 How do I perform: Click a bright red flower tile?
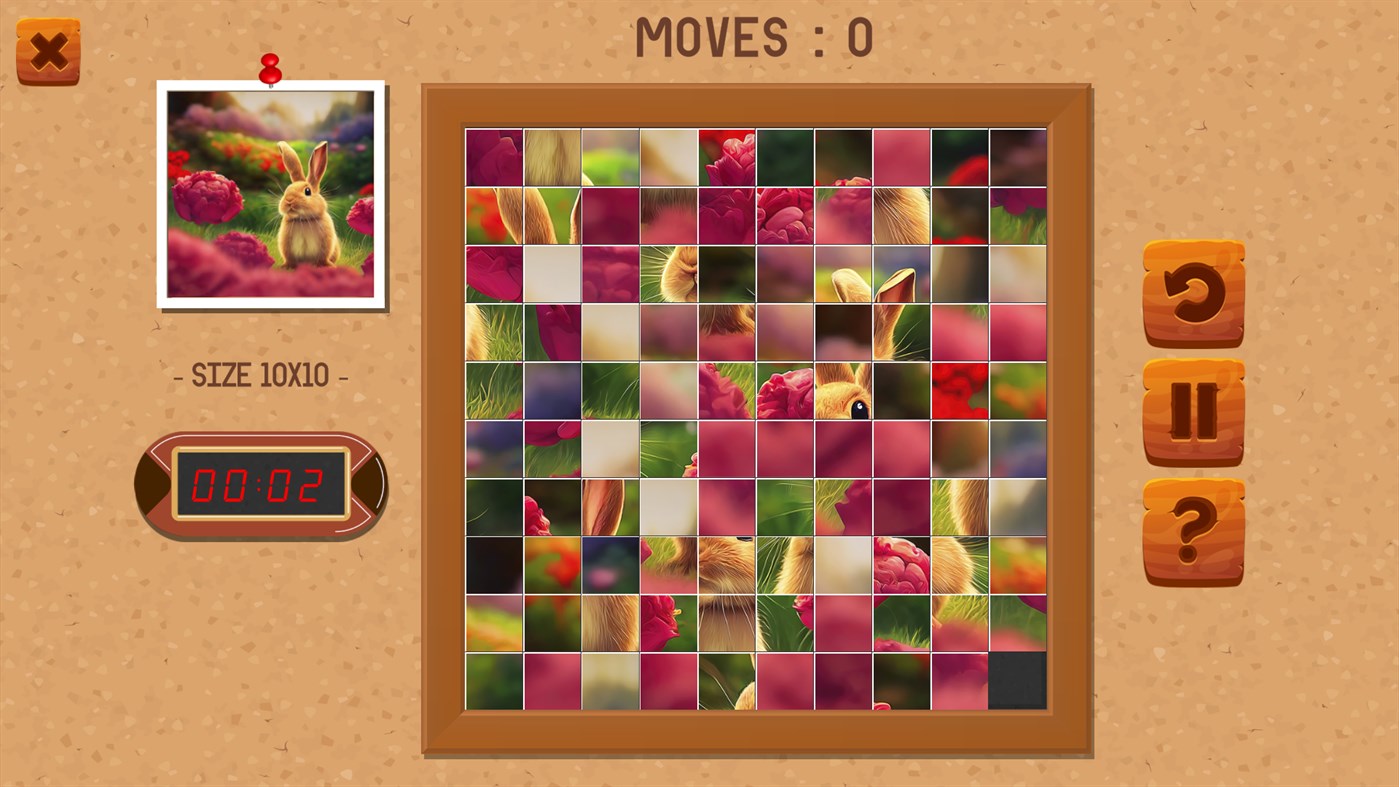[x=959, y=390]
